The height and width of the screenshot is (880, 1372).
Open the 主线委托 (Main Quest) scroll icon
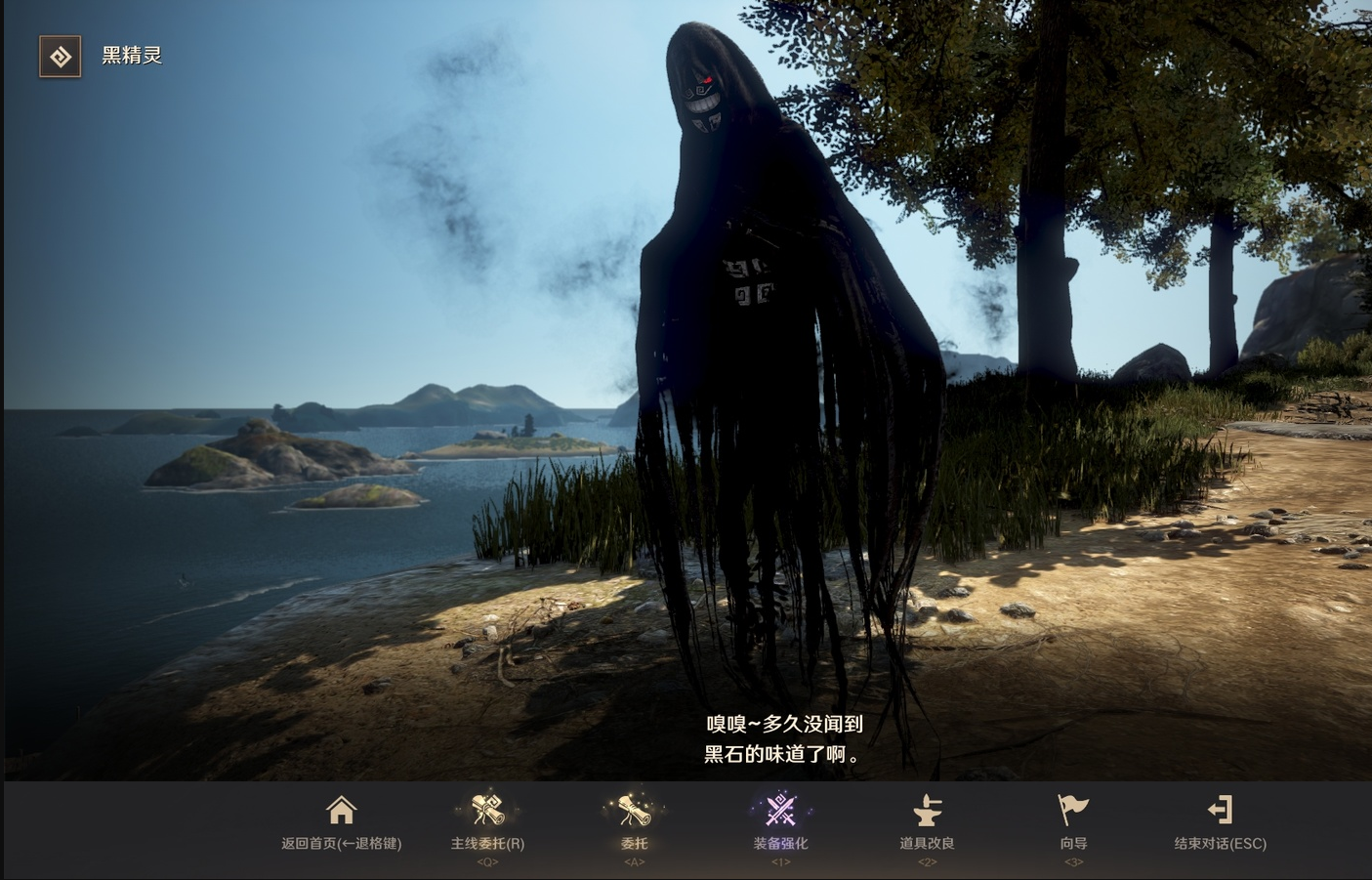click(x=486, y=811)
